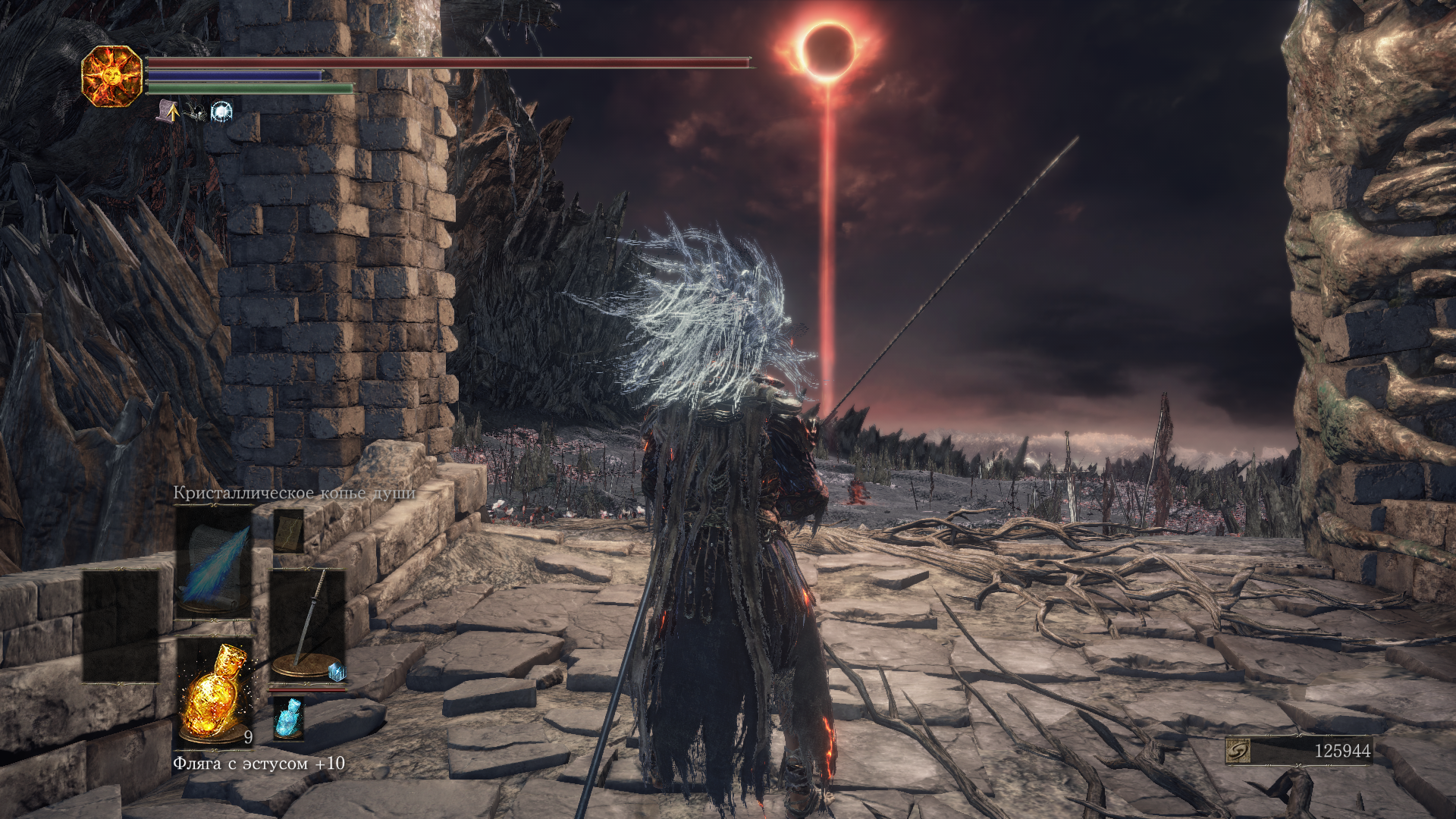Choose the blue Ashen Estus Flask icon
This screenshot has height=819, width=1456.
[x=288, y=718]
